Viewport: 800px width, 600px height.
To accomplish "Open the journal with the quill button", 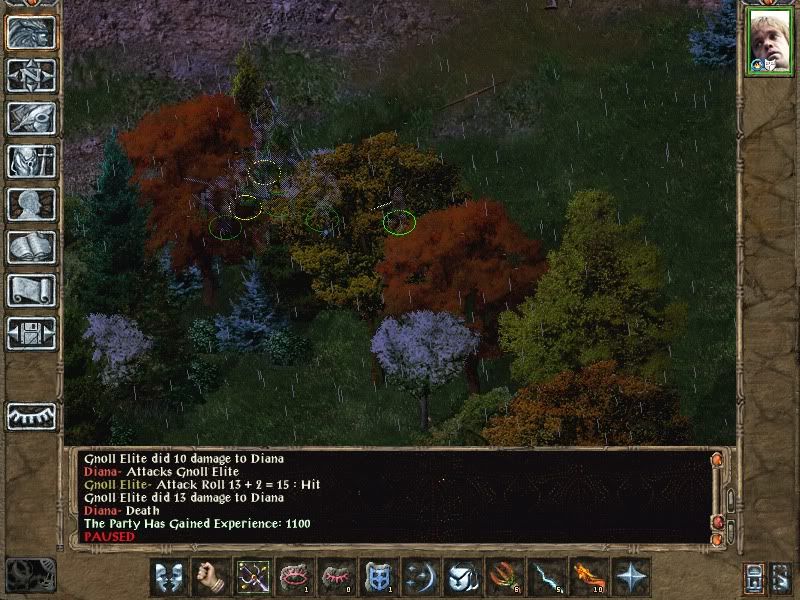I will [x=31, y=118].
